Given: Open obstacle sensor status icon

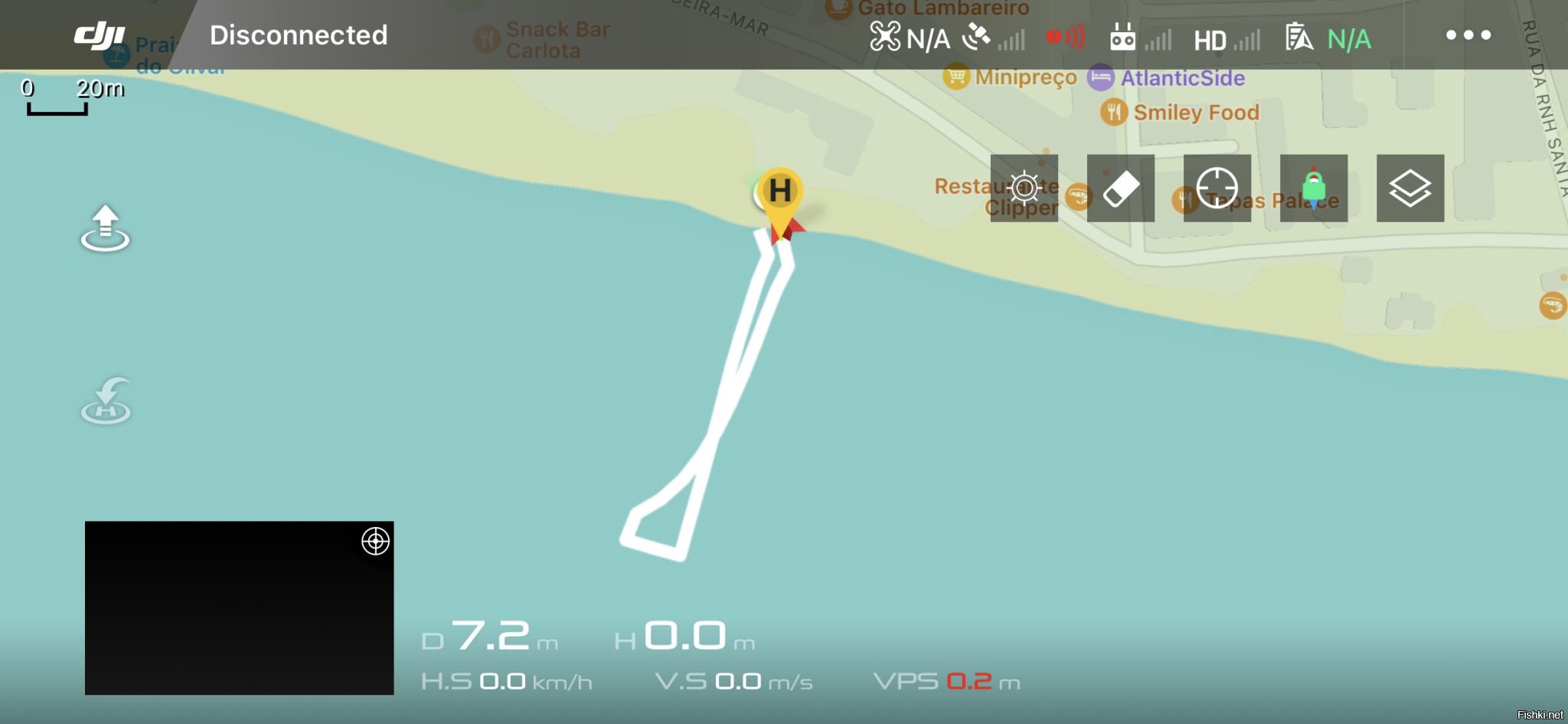Looking at the screenshot, I should click(x=1066, y=37).
